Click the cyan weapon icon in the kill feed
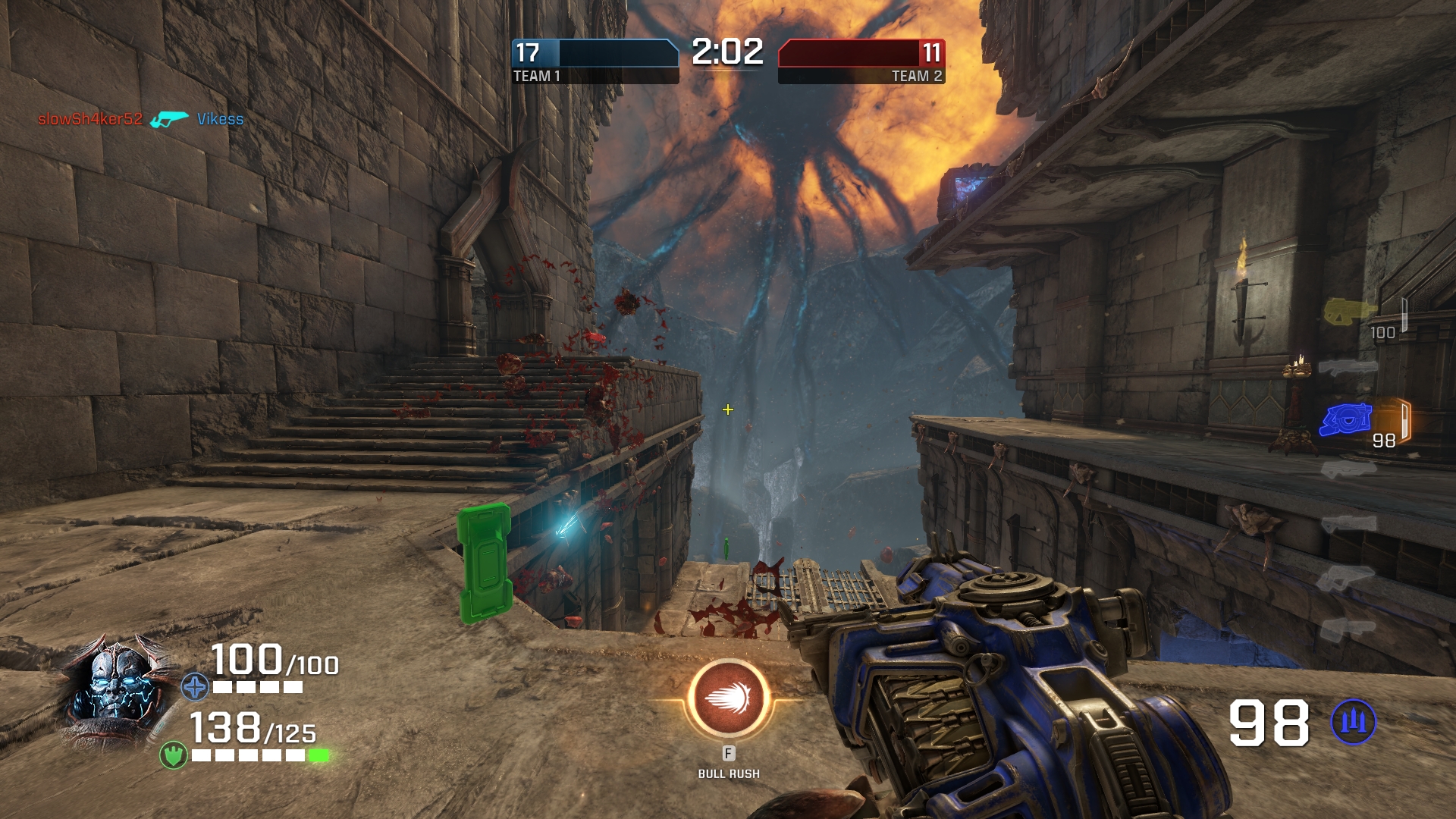 (x=169, y=119)
